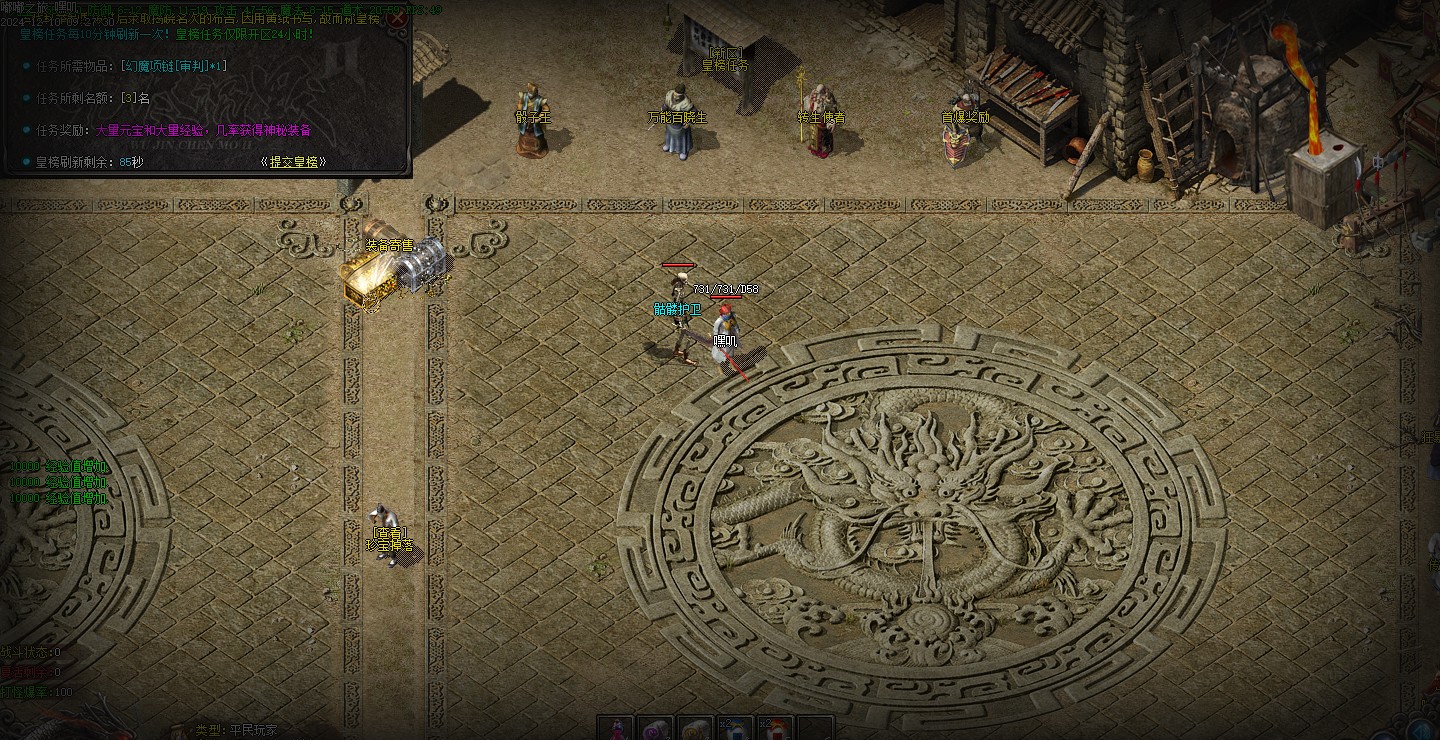Image resolution: width=1440 pixels, height=740 pixels.
Task: Select the blue potion bundle x2 slot
Action: (x=736, y=728)
